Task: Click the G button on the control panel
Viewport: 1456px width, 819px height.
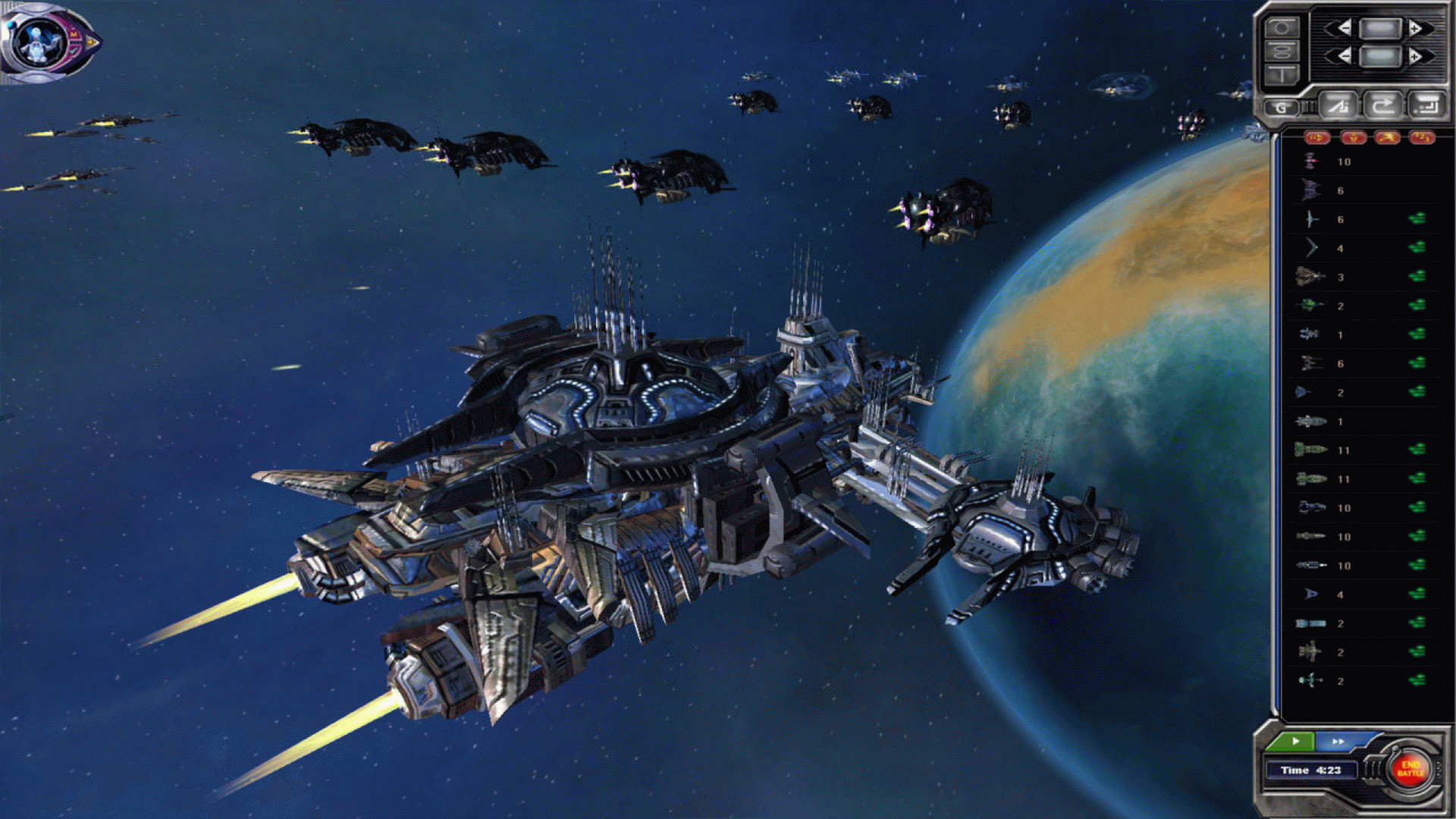Action: tap(1282, 108)
